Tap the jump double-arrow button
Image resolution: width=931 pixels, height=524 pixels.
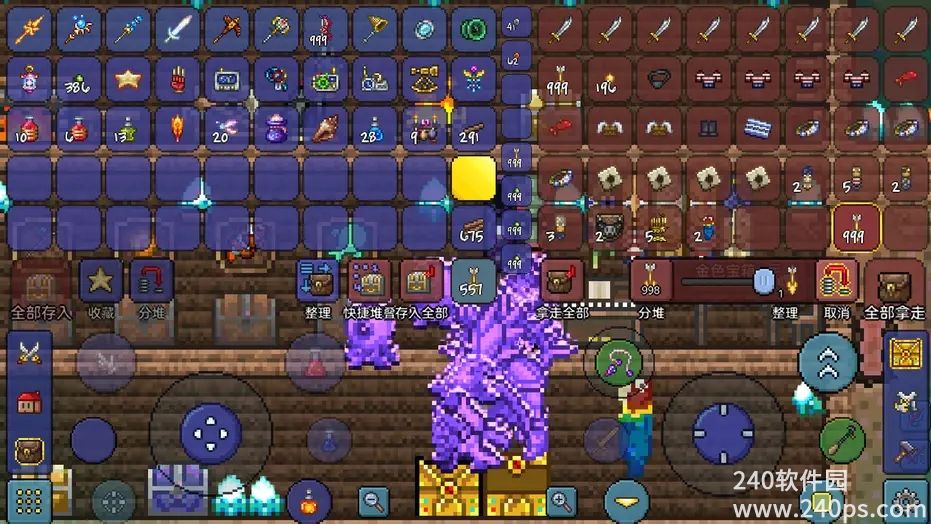pyautogui.click(x=828, y=362)
